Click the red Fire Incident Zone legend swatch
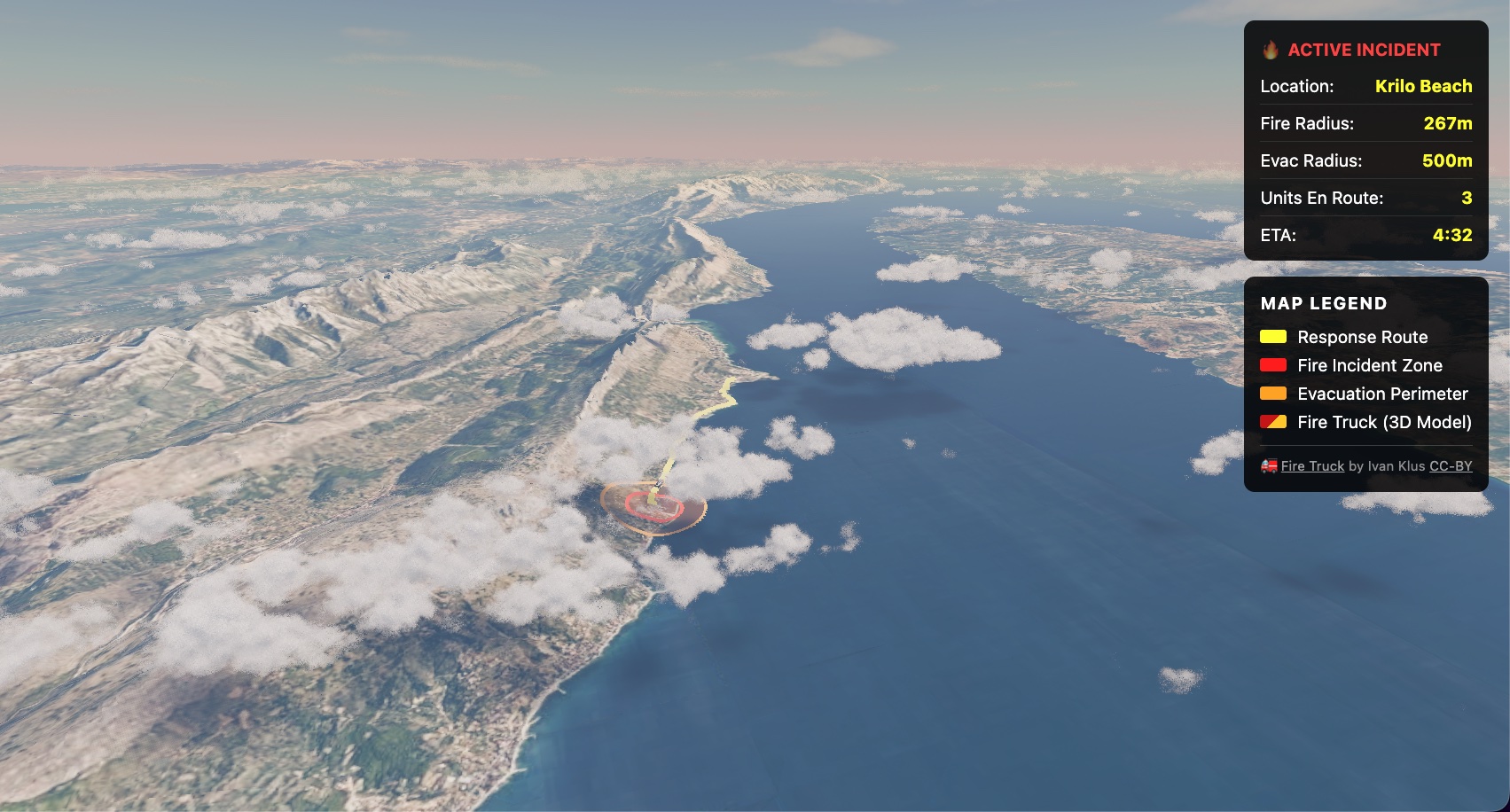This screenshot has height=812, width=1510. (x=1273, y=365)
